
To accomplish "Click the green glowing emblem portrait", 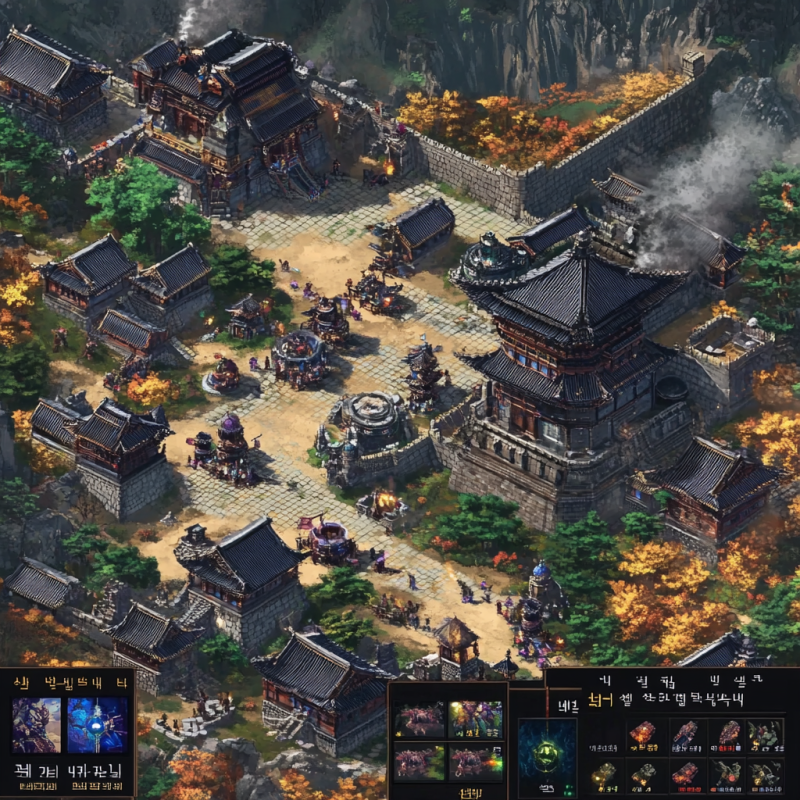I will (546, 756).
